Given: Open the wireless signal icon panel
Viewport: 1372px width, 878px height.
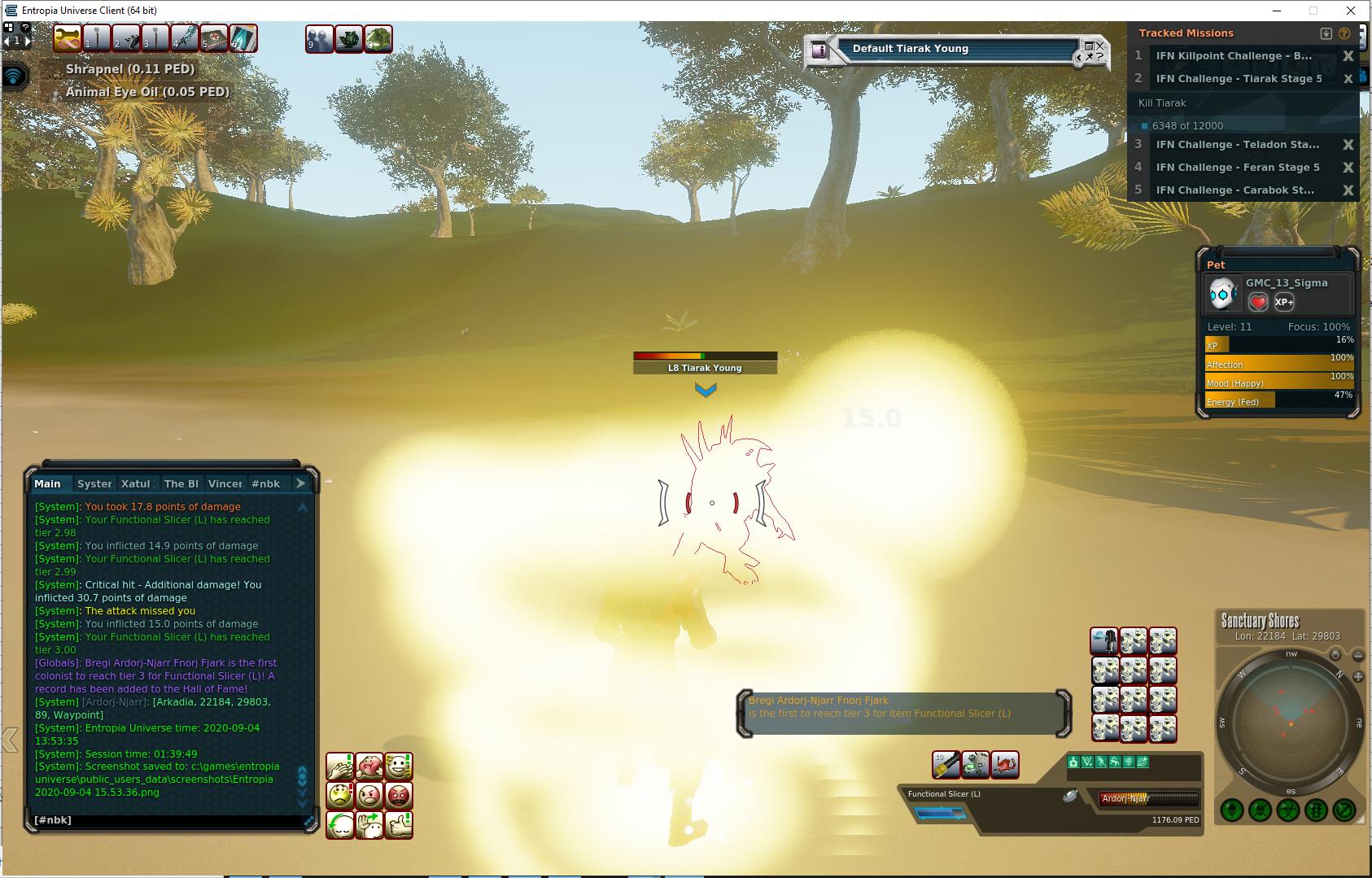Looking at the screenshot, I should click(15, 77).
